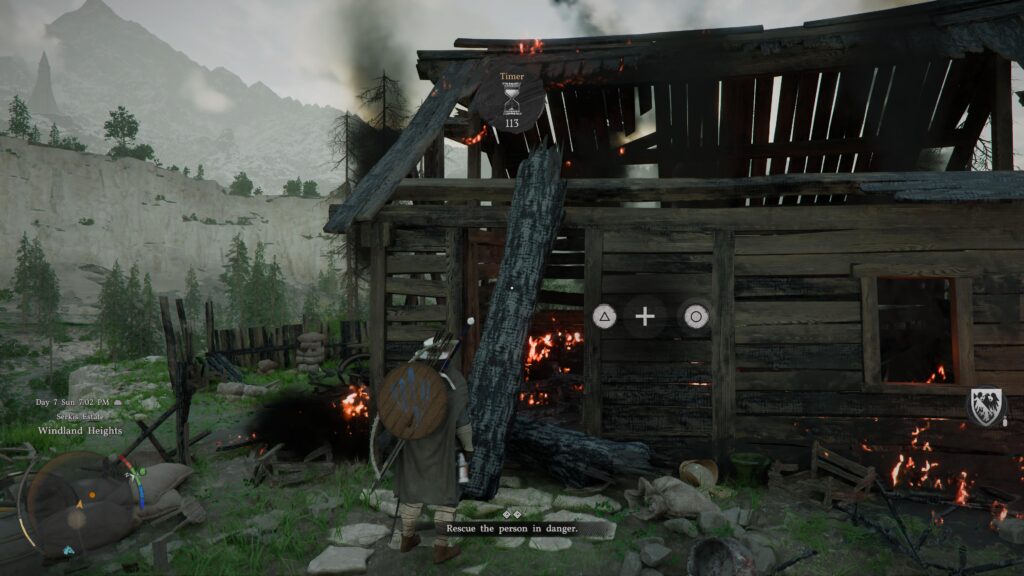The image size is (1024, 576).
Task: Select the shield crest emblem icon
Action: point(985,407)
